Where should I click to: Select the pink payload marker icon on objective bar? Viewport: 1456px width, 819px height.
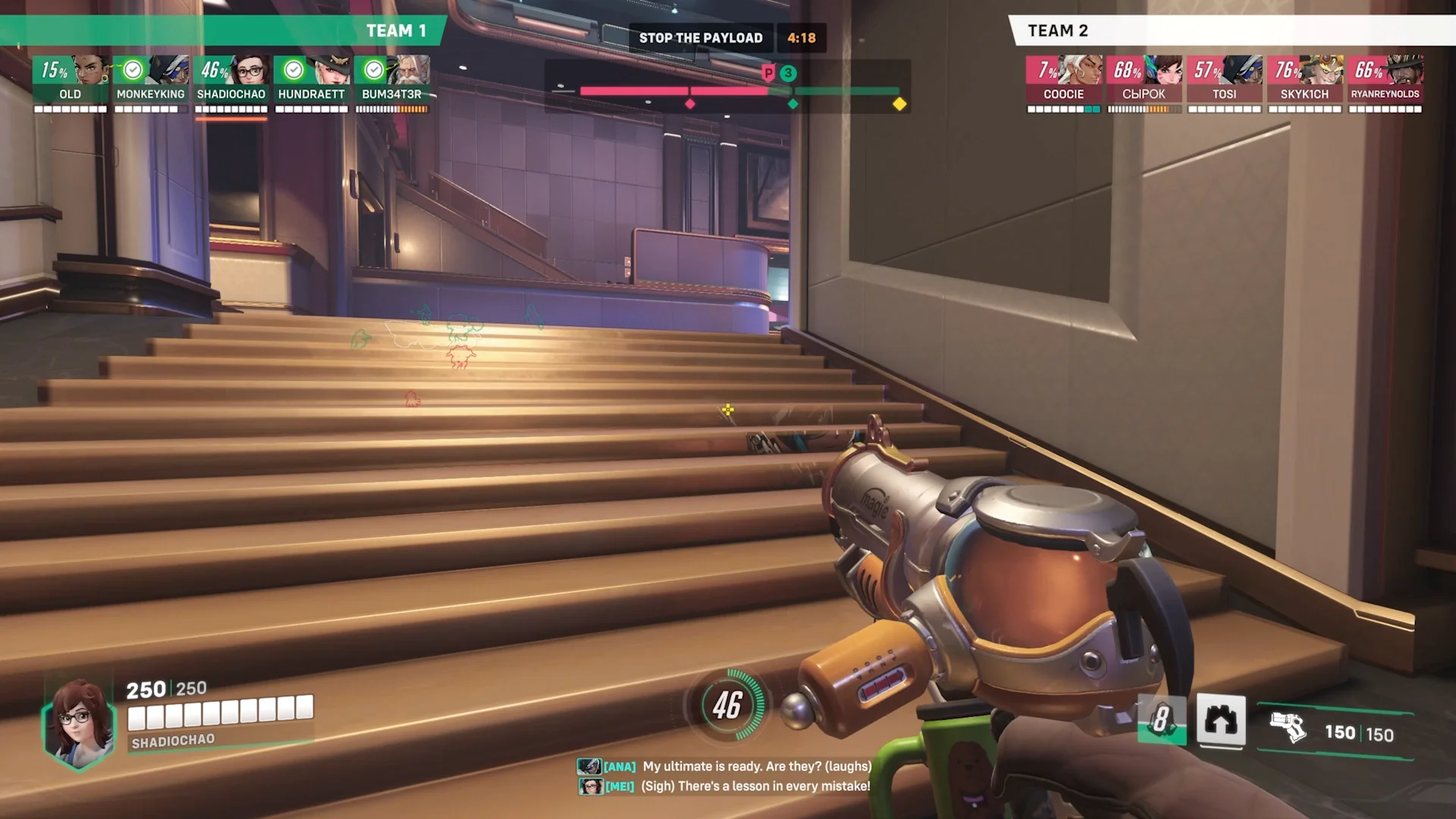click(768, 74)
